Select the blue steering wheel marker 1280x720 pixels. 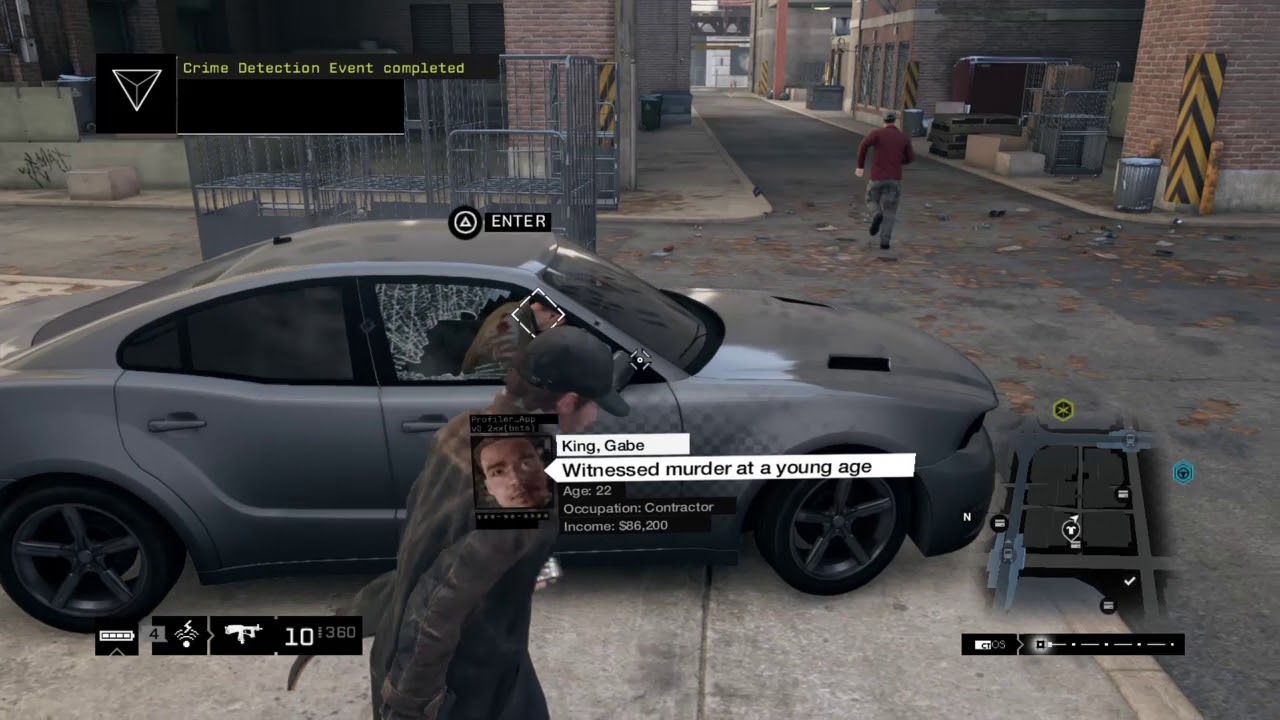tap(1183, 472)
